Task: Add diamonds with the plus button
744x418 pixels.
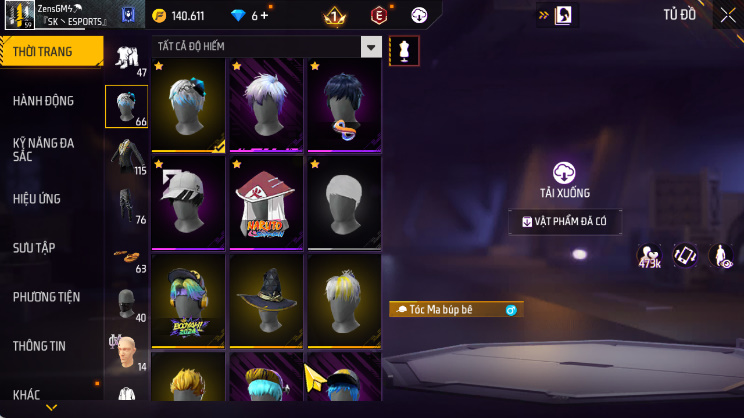Action: [265, 16]
